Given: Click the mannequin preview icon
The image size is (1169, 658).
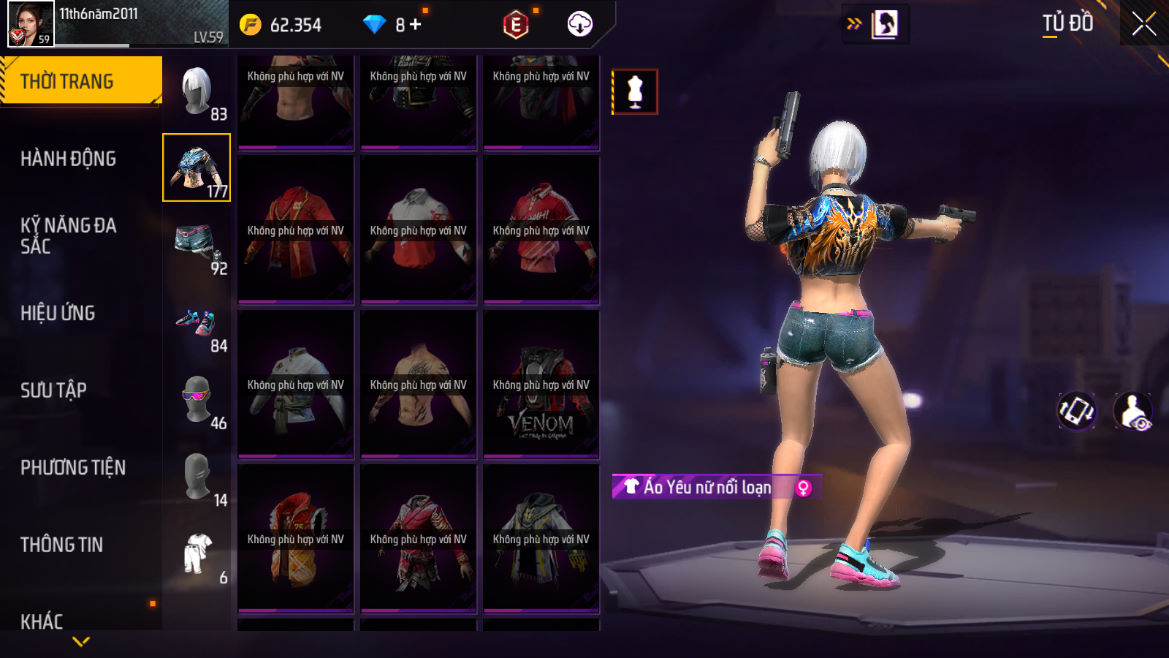Looking at the screenshot, I should 635,92.
